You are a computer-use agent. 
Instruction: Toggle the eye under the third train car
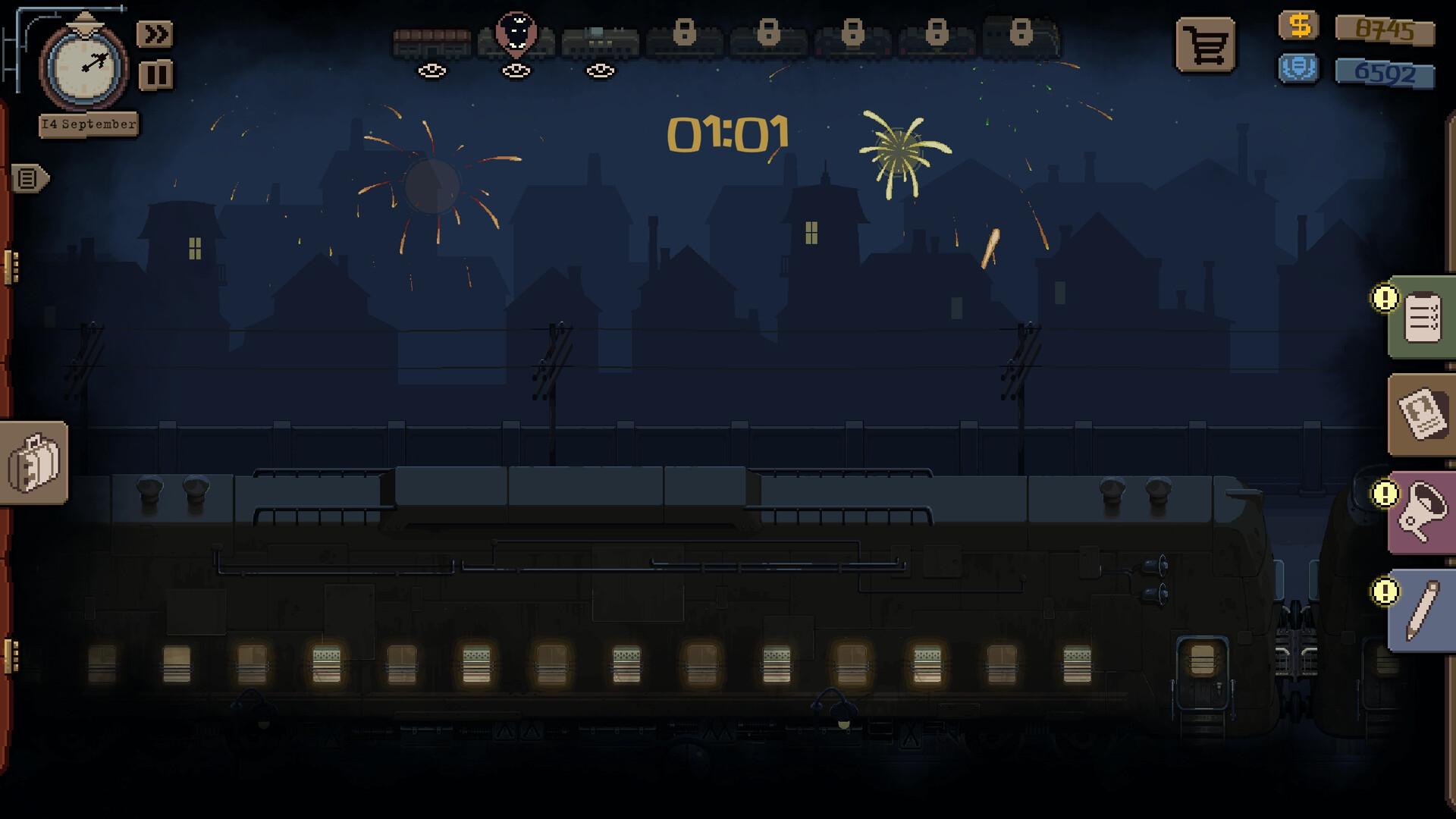click(x=599, y=71)
